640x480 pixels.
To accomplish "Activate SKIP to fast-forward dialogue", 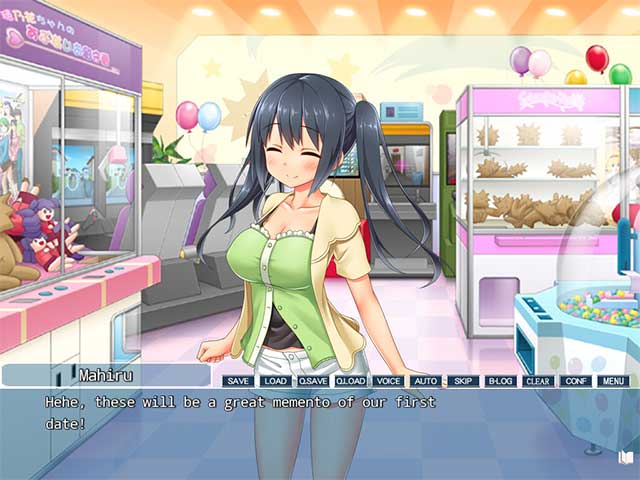I will coord(462,381).
